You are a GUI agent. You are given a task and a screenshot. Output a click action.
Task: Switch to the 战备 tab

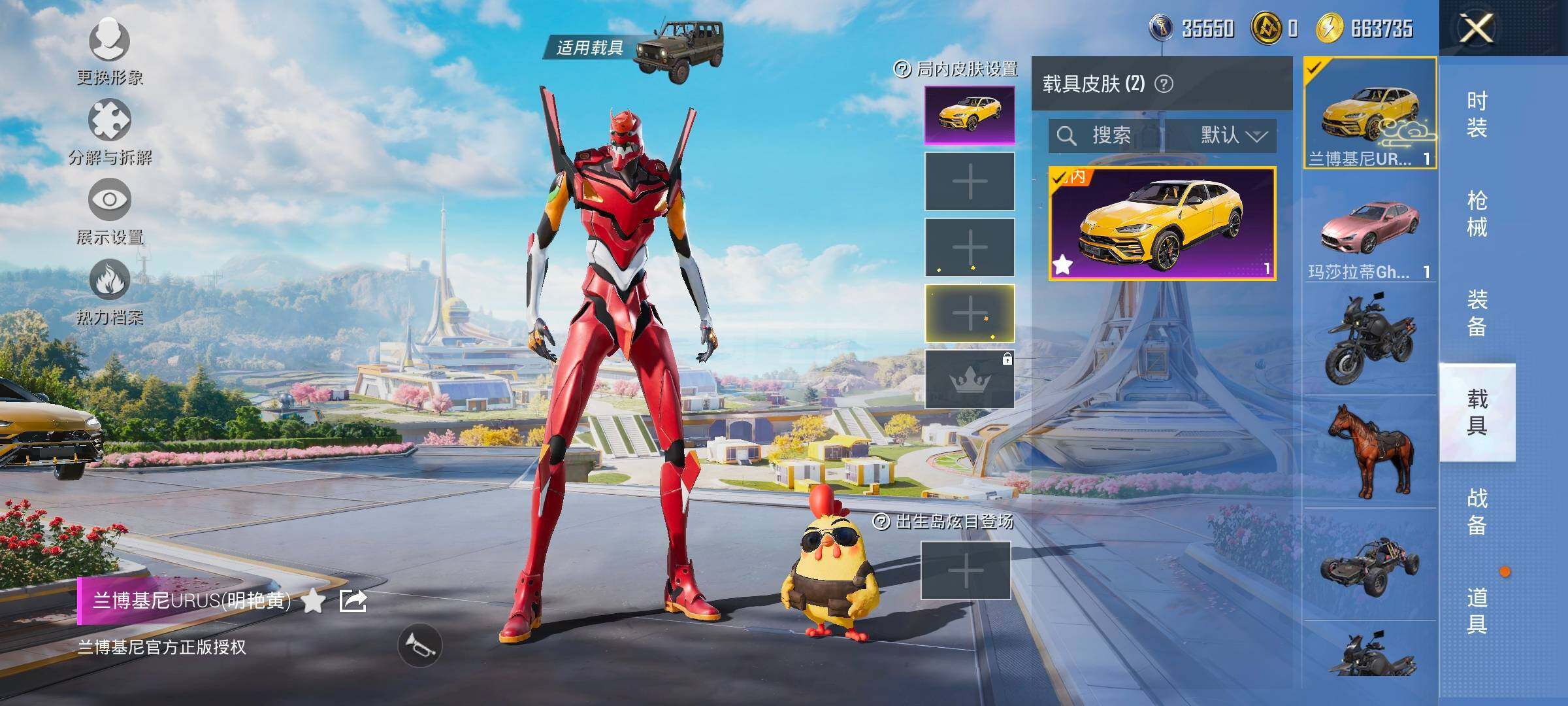(x=1477, y=512)
